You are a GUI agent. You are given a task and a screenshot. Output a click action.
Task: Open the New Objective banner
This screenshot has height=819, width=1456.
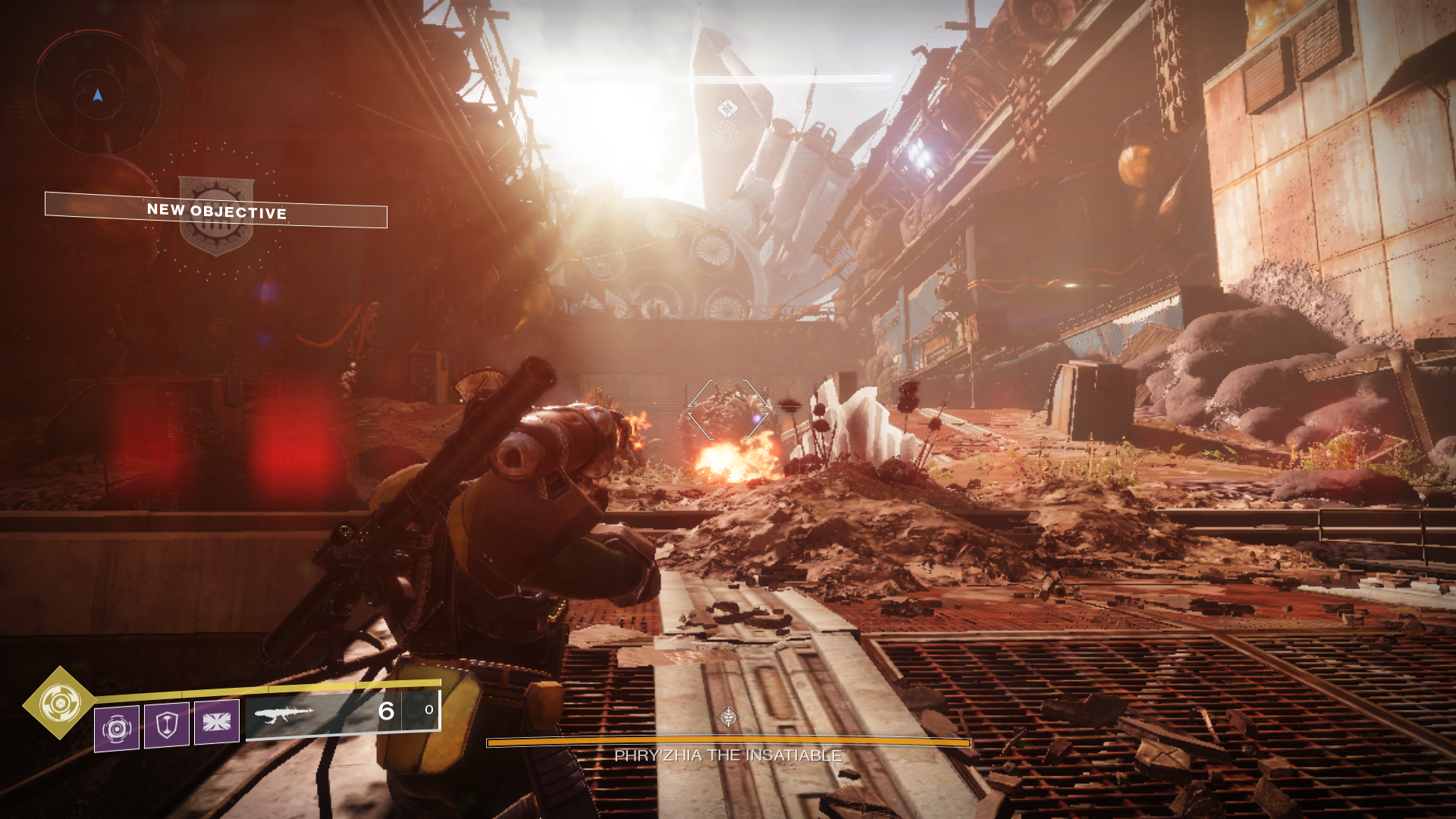216,210
